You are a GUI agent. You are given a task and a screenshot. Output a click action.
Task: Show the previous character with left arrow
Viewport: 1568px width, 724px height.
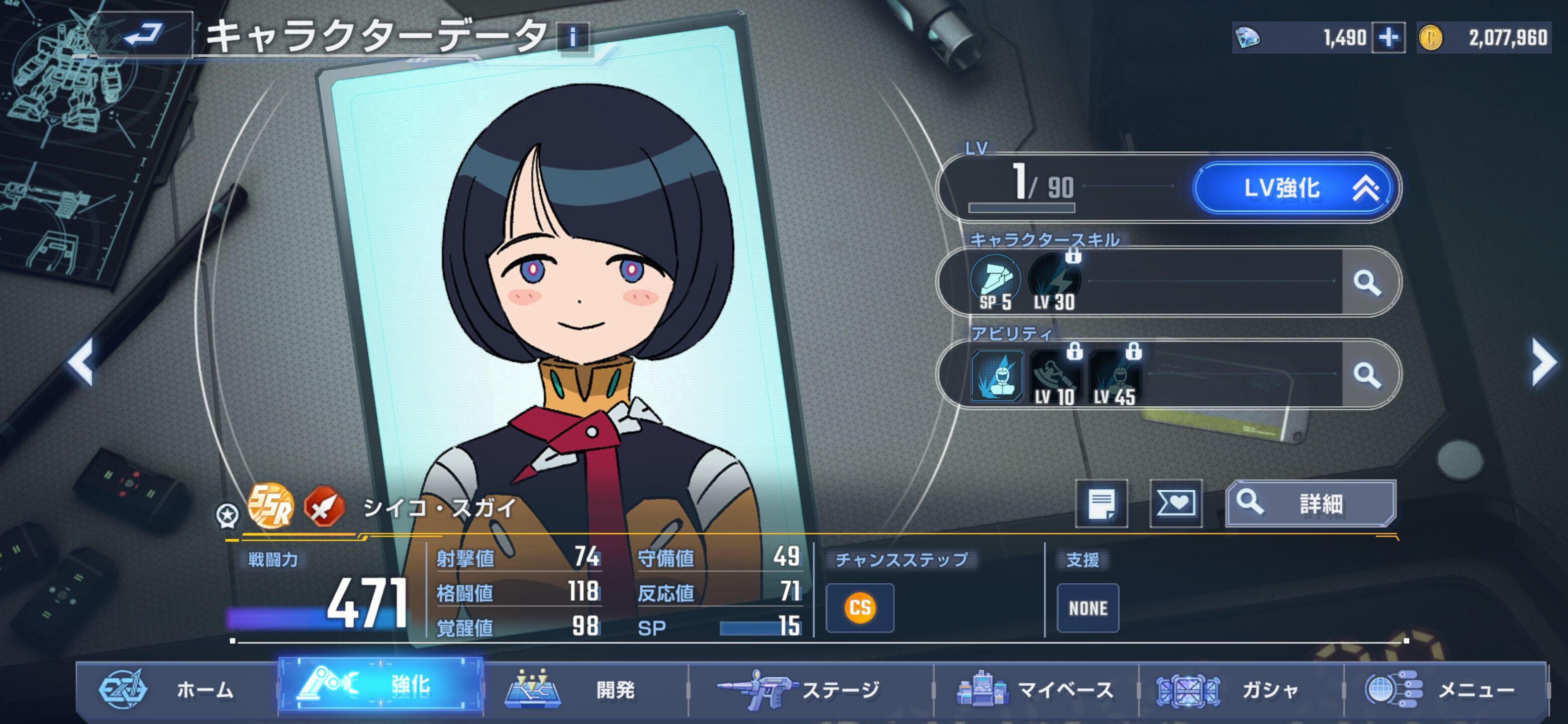click(81, 363)
